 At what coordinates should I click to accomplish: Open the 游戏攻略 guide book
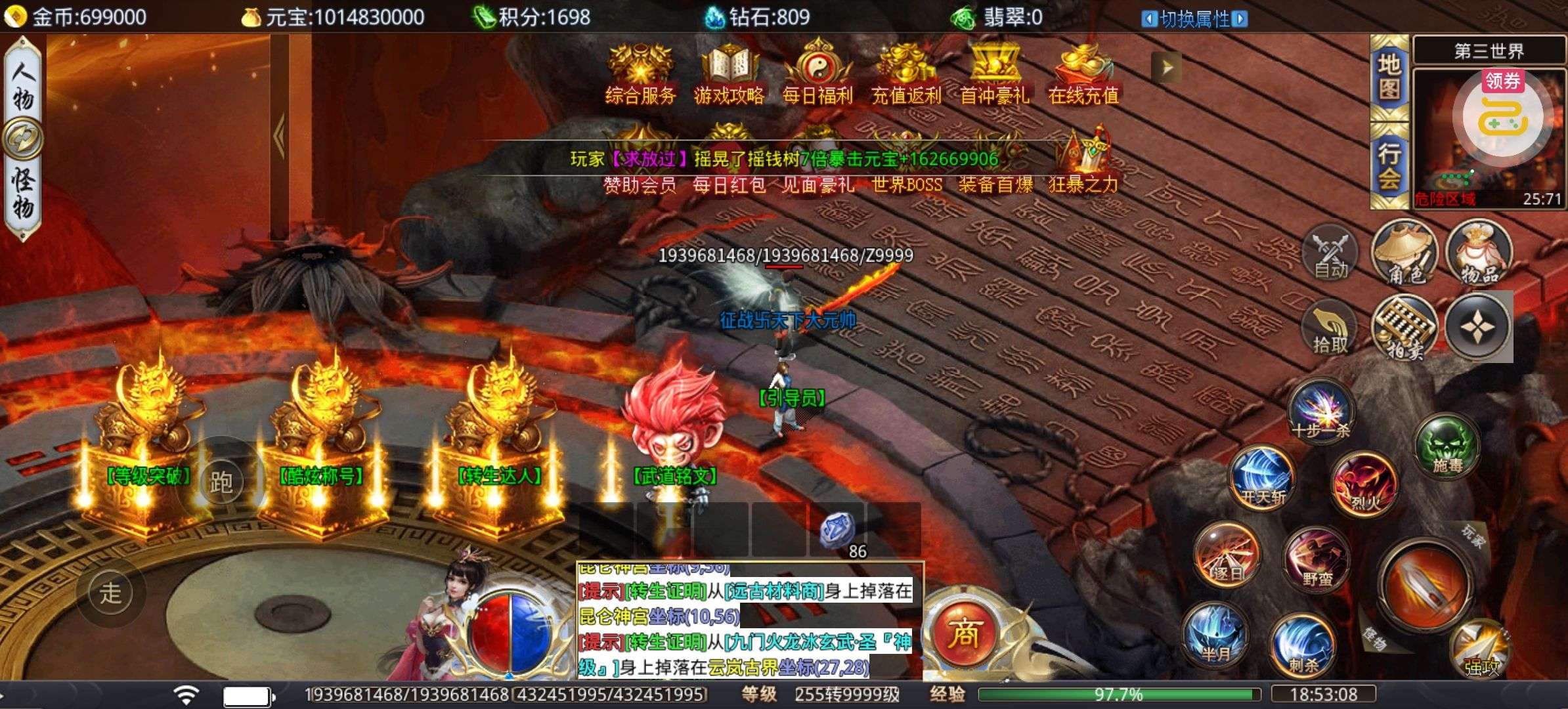point(729,74)
